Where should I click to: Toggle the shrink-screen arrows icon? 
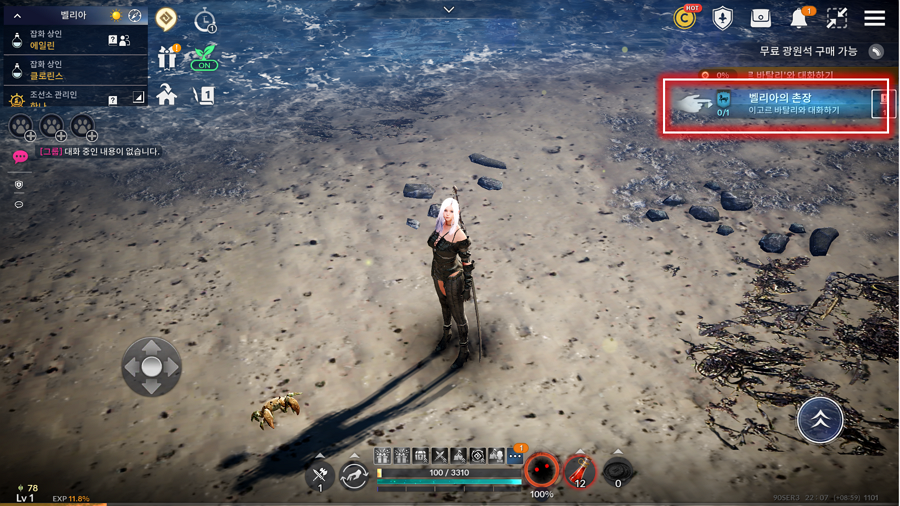837,18
